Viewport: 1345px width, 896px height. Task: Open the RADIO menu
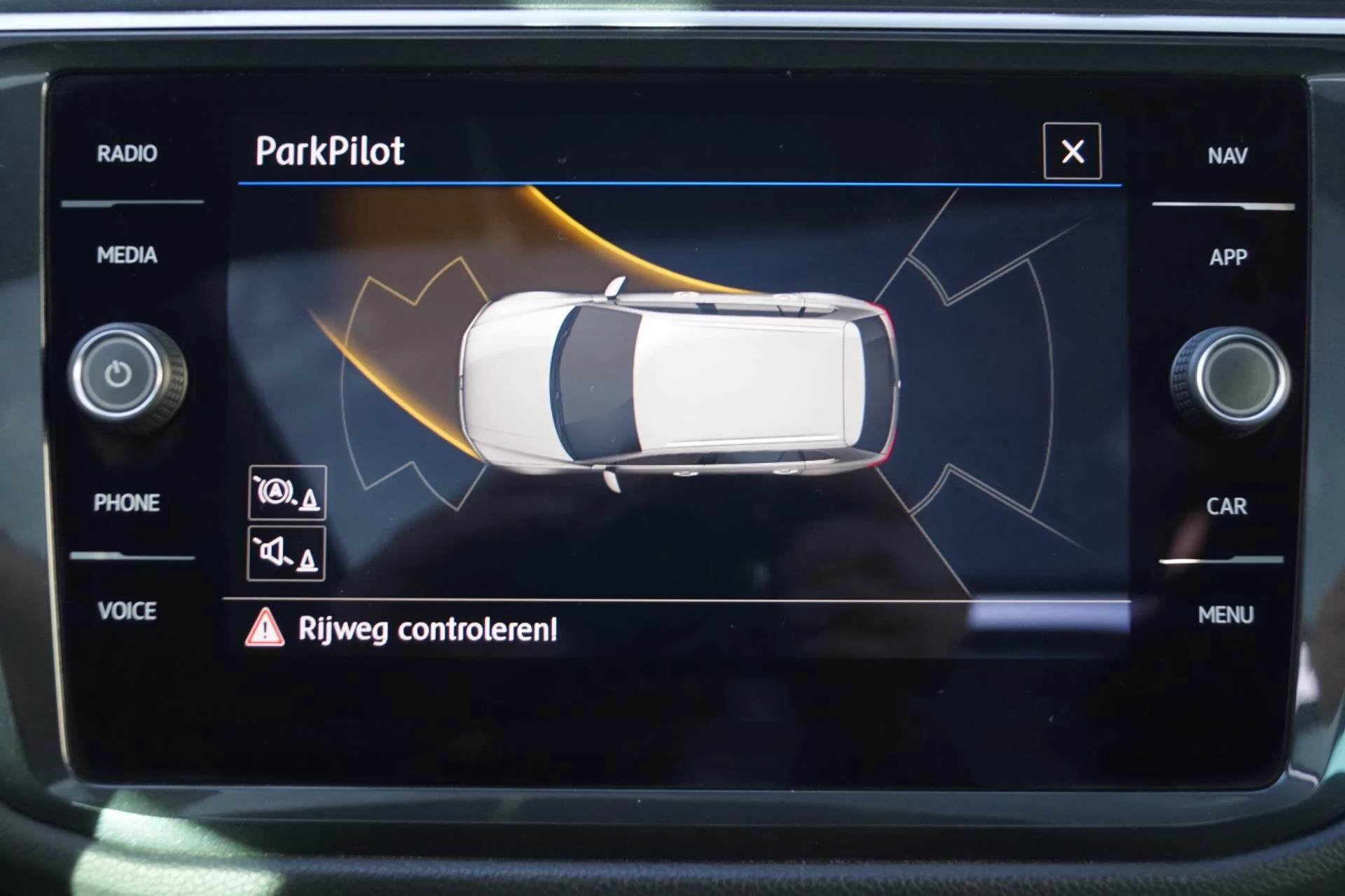(127, 153)
